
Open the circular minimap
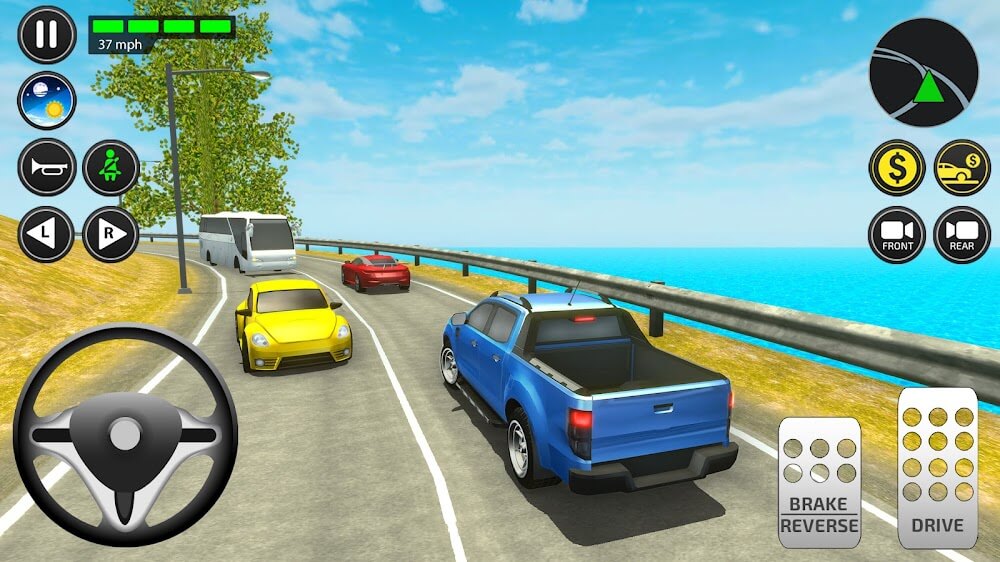pyautogui.click(x=923, y=72)
